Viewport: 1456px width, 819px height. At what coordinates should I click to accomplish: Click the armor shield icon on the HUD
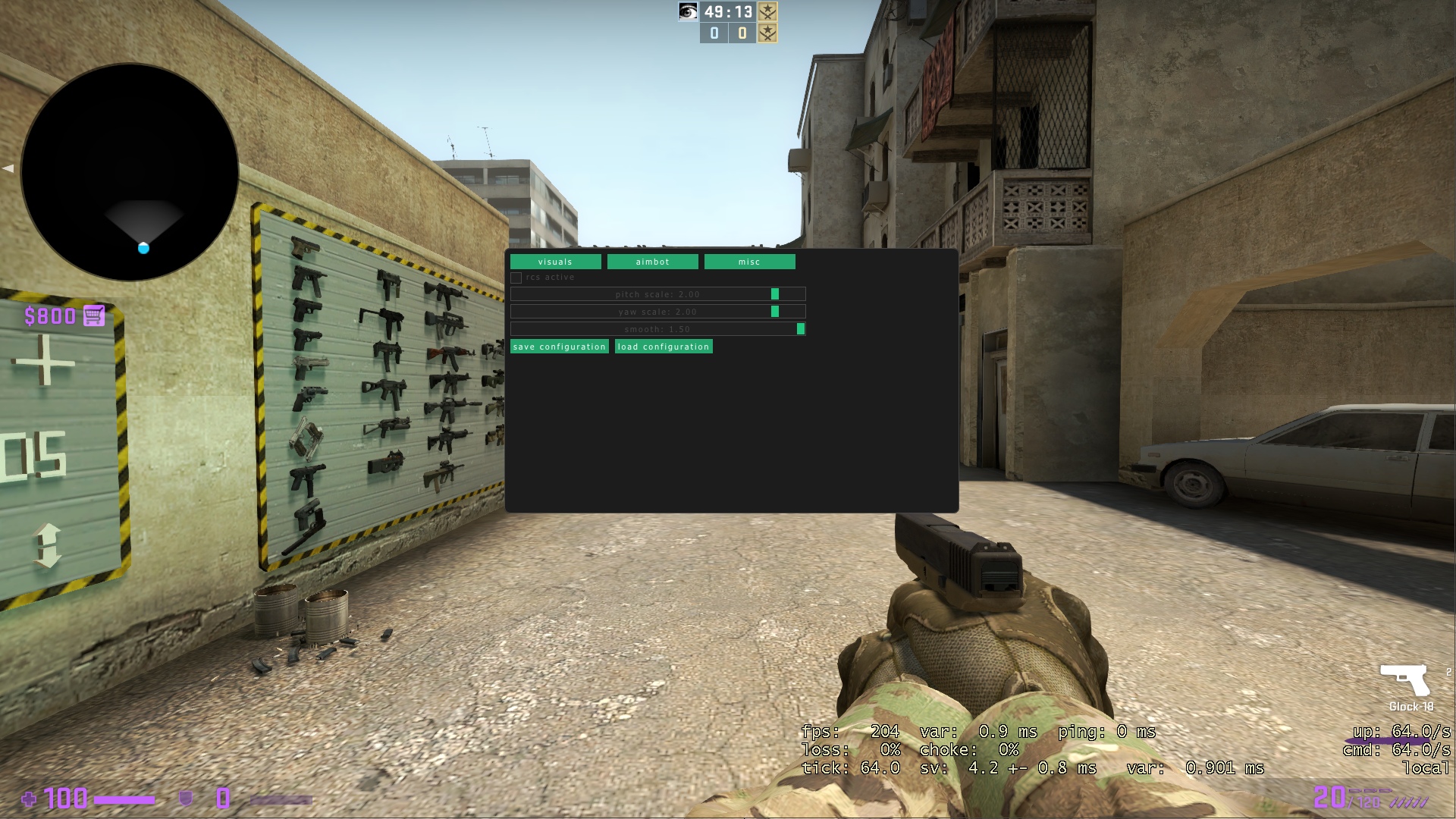tap(184, 799)
